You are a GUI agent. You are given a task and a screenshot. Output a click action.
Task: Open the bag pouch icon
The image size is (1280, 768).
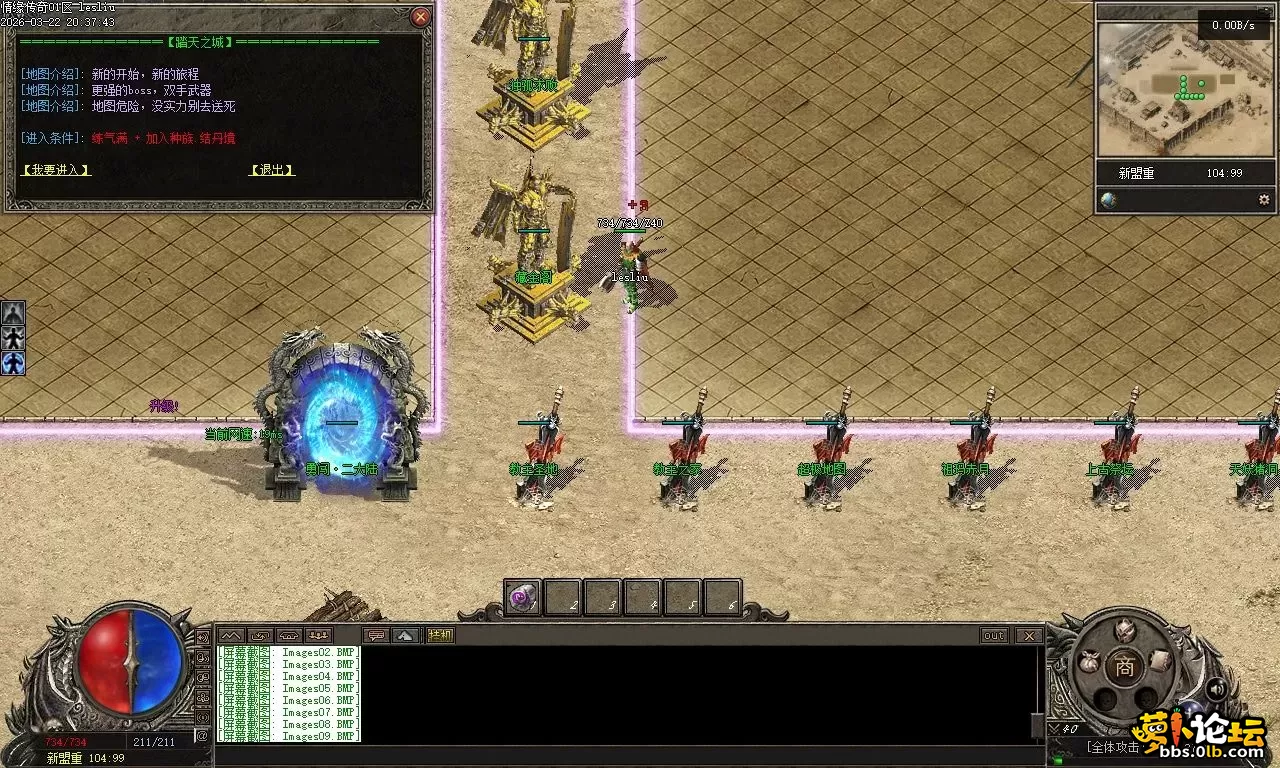pyautogui.click(x=1090, y=661)
